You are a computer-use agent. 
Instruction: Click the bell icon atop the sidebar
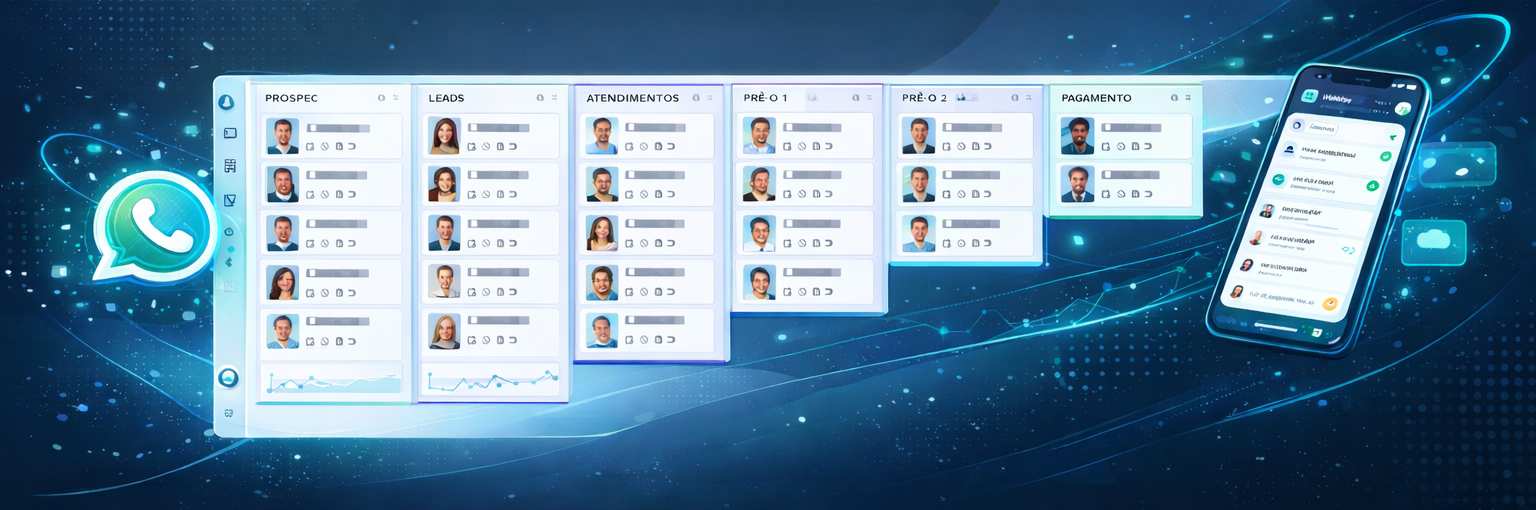228,102
